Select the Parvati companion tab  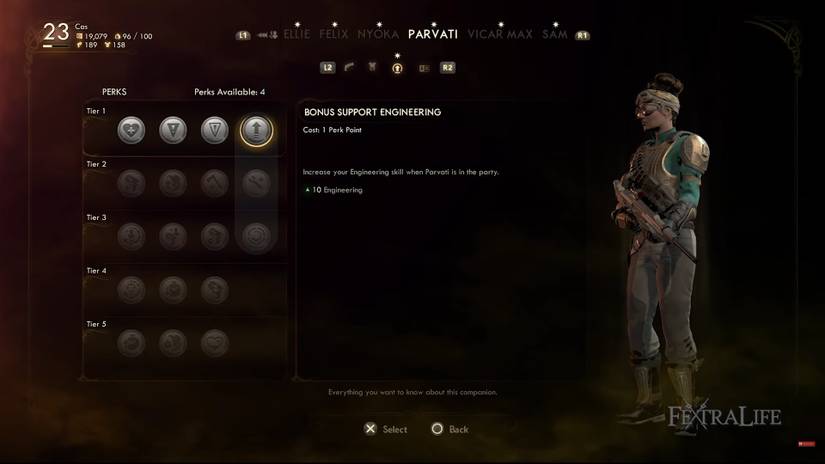pos(433,34)
